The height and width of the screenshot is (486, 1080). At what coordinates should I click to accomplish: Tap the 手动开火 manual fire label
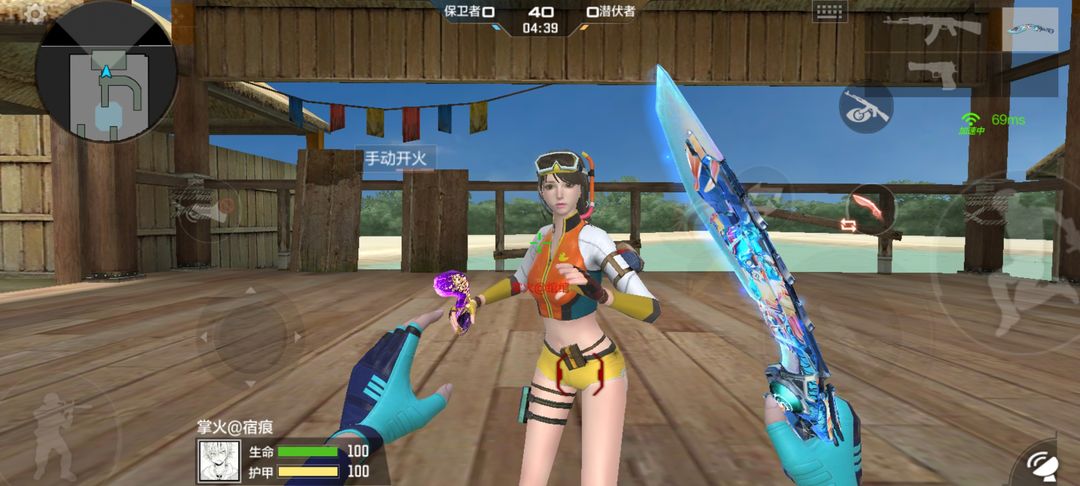coord(396,158)
